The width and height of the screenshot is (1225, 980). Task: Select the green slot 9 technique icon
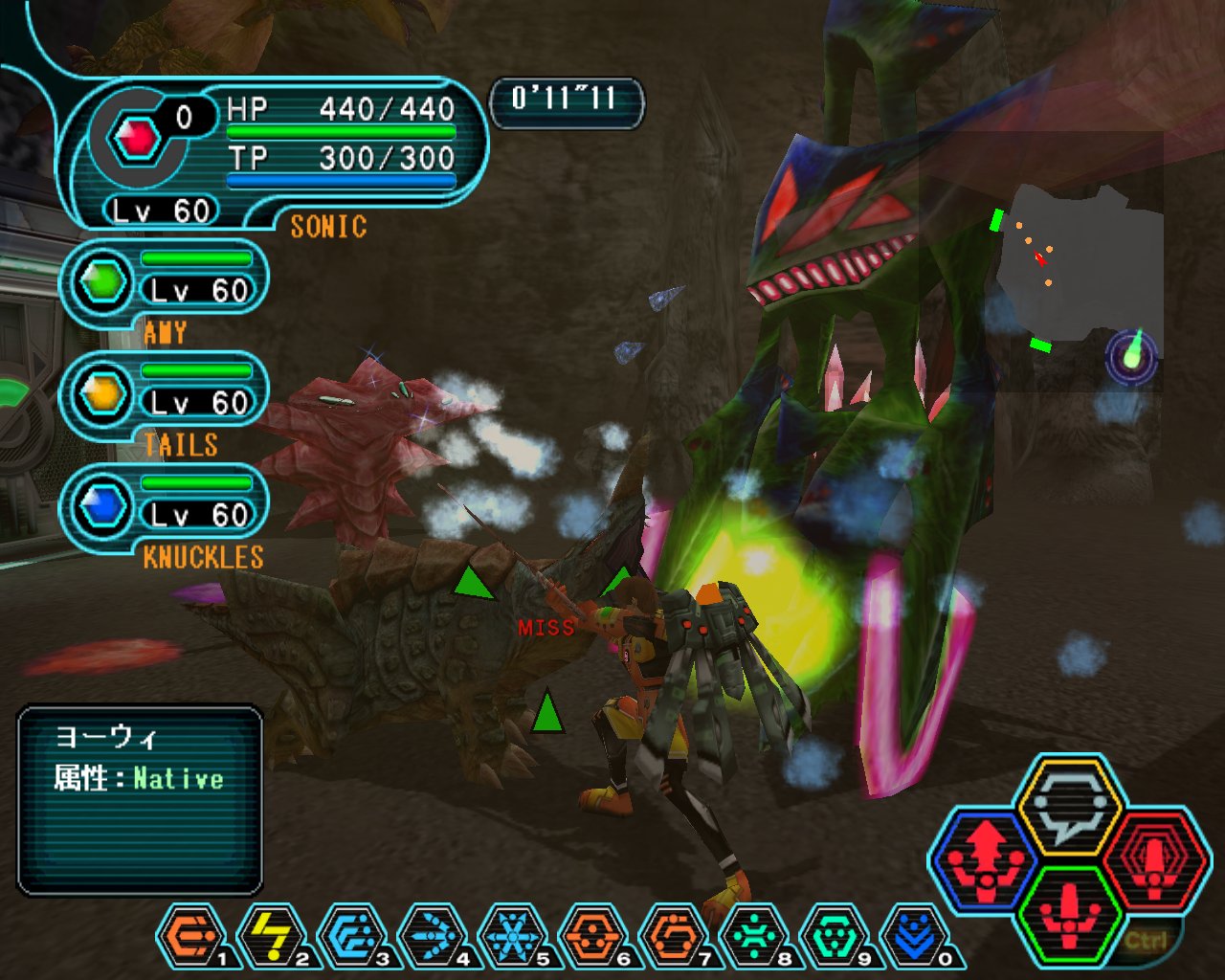click(x=834, y=936)
